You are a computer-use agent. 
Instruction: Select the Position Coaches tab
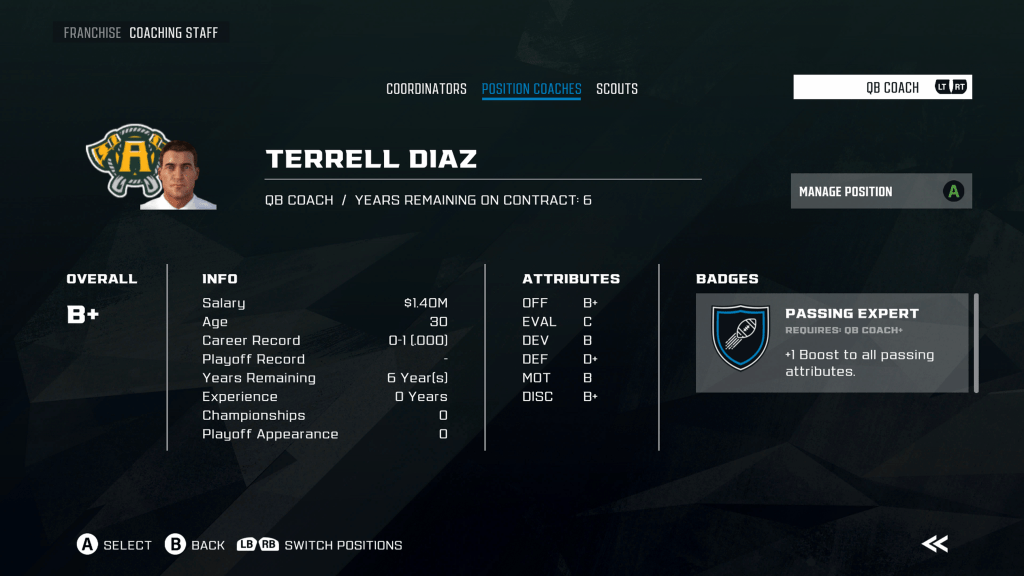[x=531, y=89]
